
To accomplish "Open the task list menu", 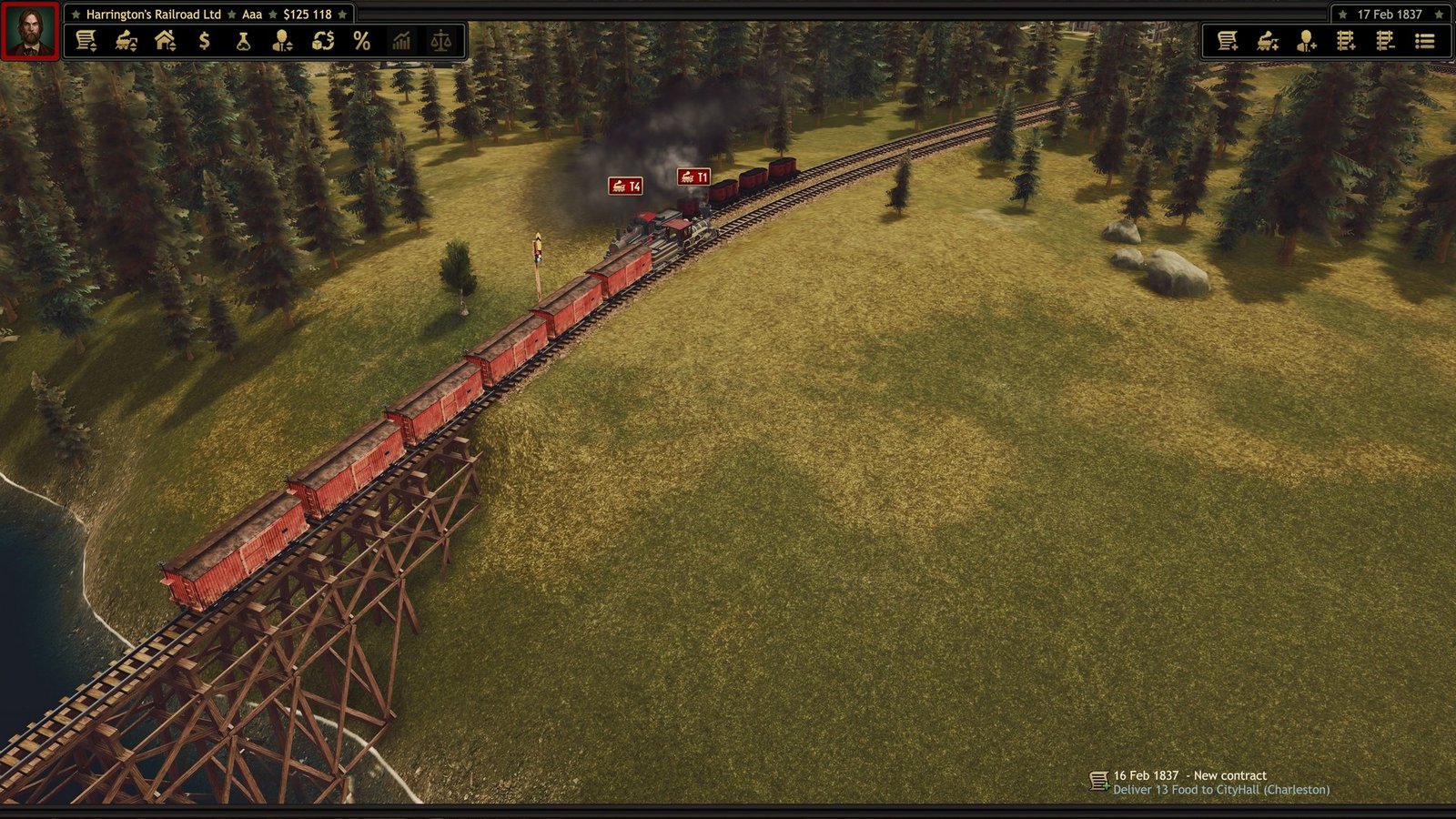I will click(1424, 41).
